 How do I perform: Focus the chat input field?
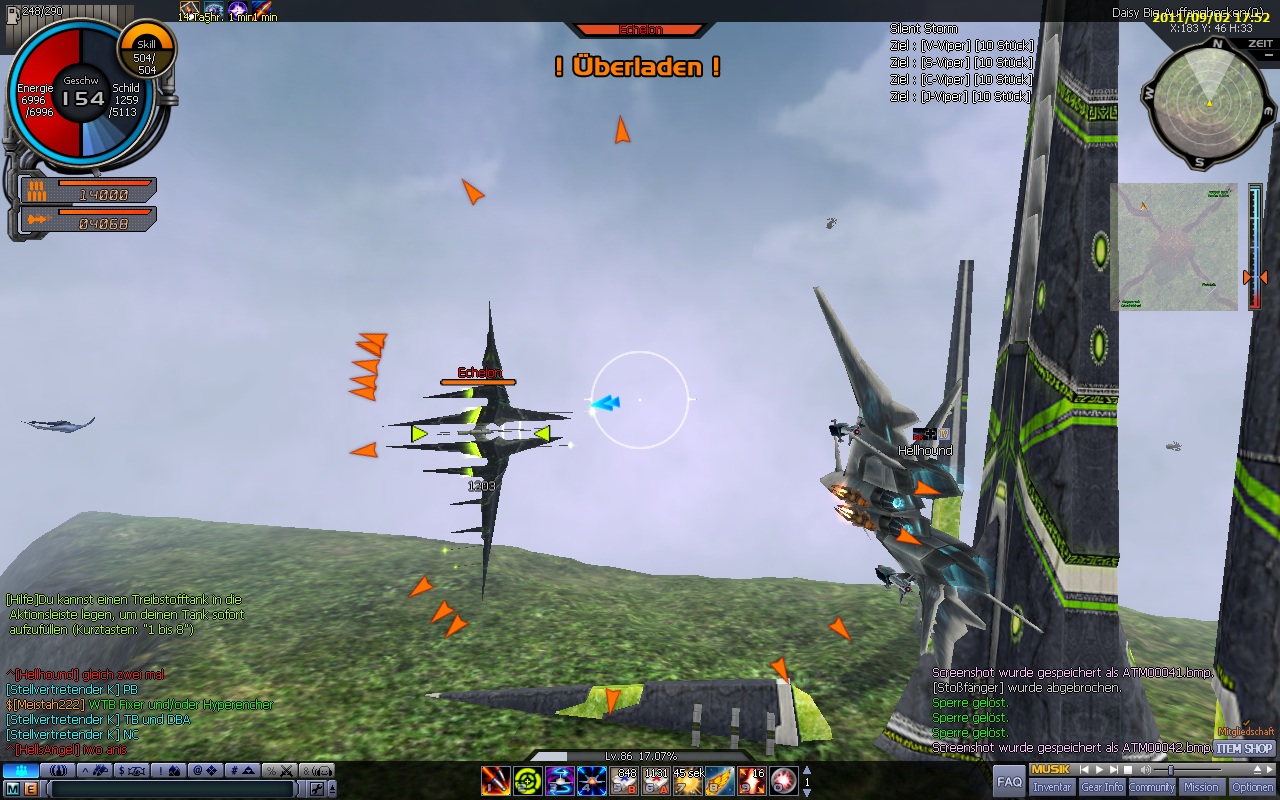point(170,789)
